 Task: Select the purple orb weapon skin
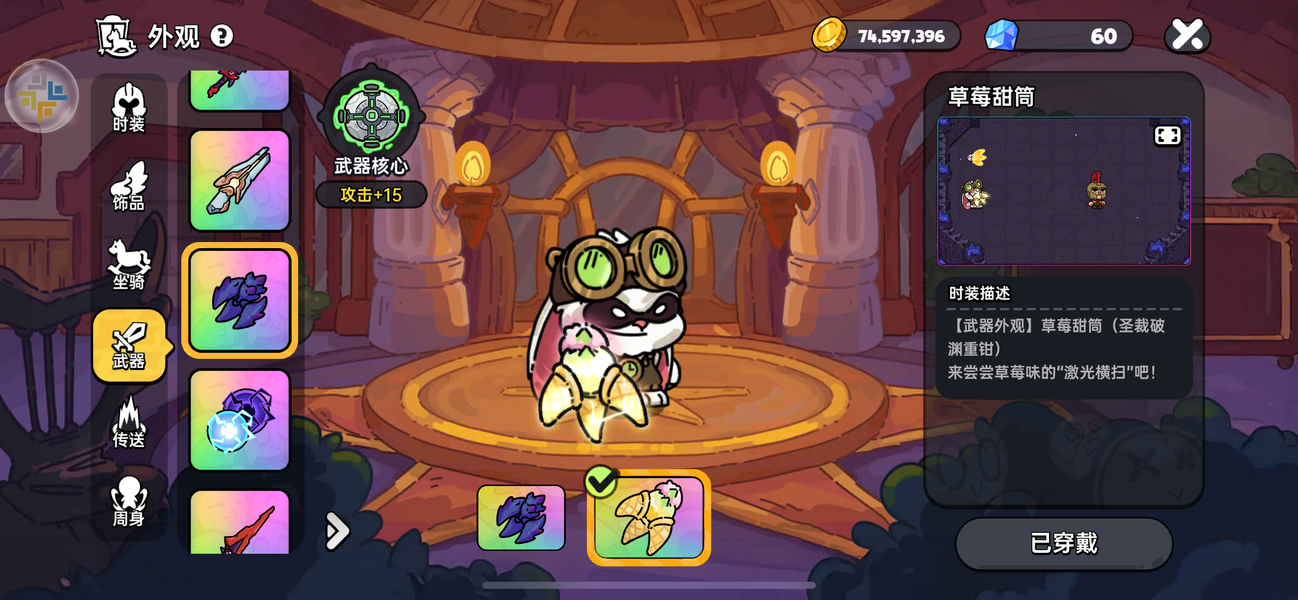pos(240,420)
